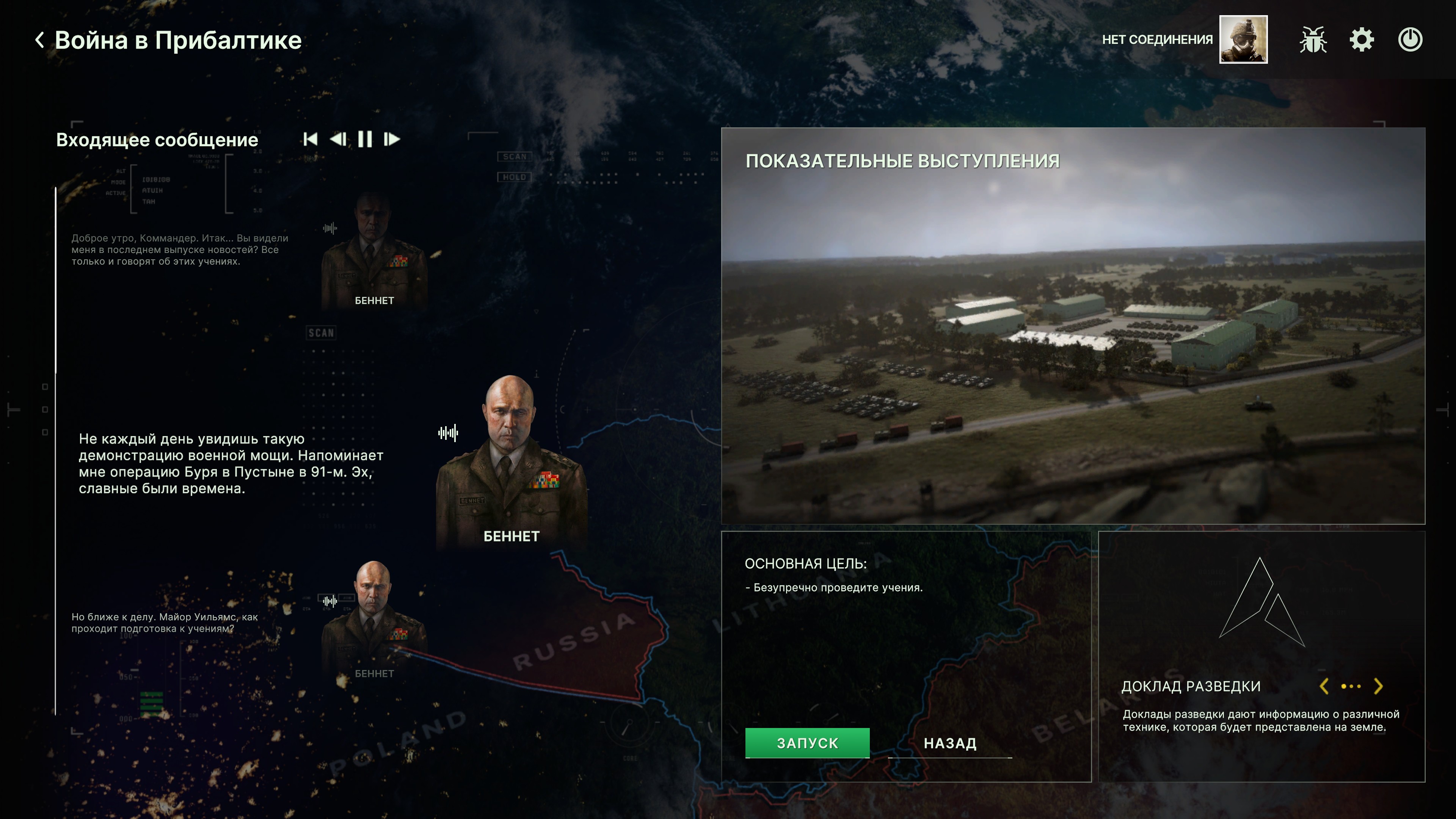Open the gear settings menu

1362,40
